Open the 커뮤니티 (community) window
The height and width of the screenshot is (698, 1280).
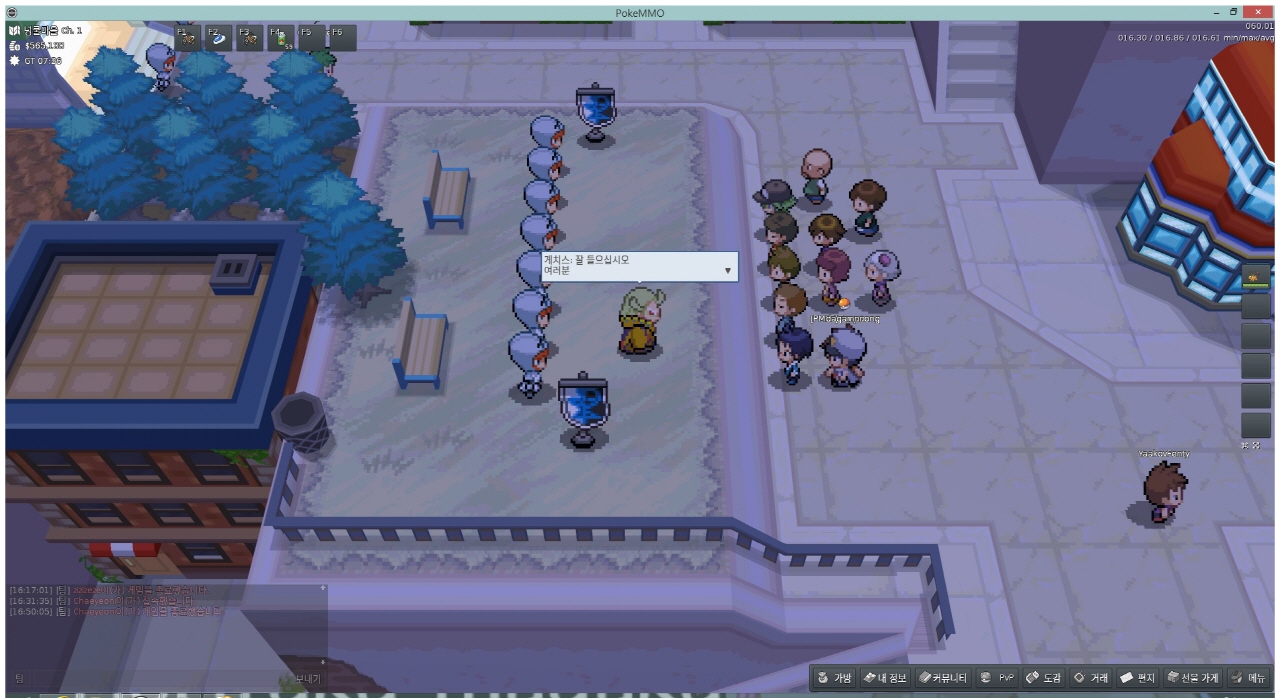pos(943,678)
